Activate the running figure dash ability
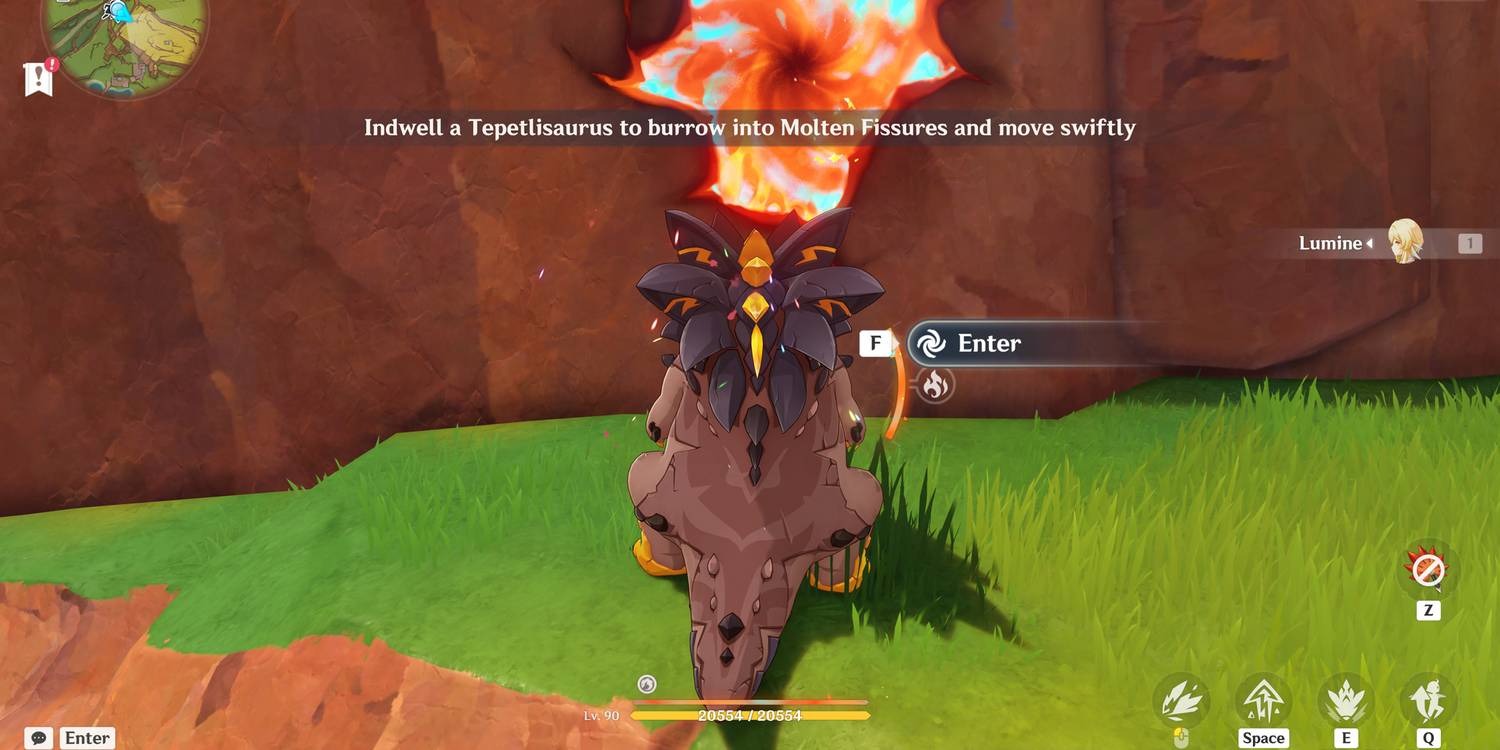Image resolution: width=1500 pixels, height=750 pixels. point(1428,701)
